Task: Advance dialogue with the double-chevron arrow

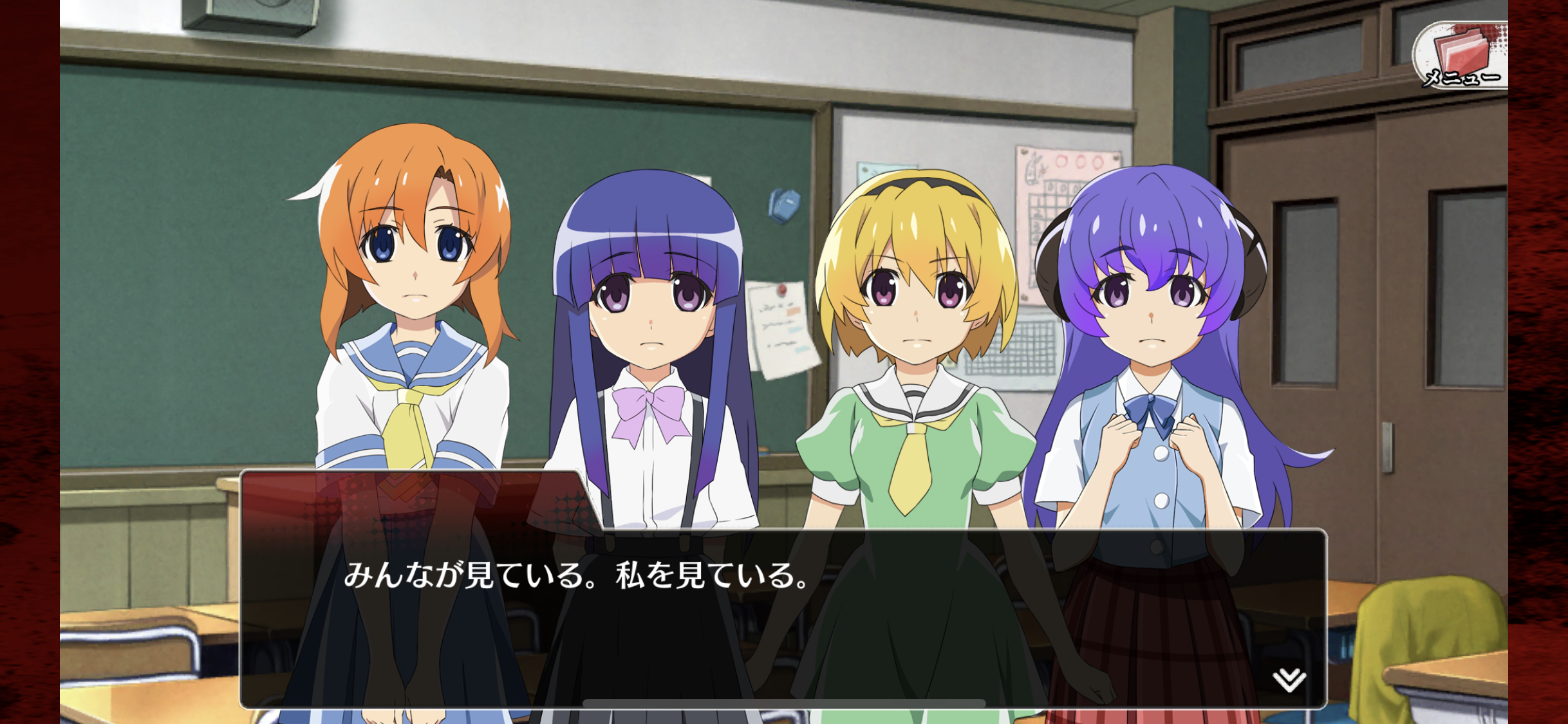Action: pyautogui.click(x=1289, y=679)
